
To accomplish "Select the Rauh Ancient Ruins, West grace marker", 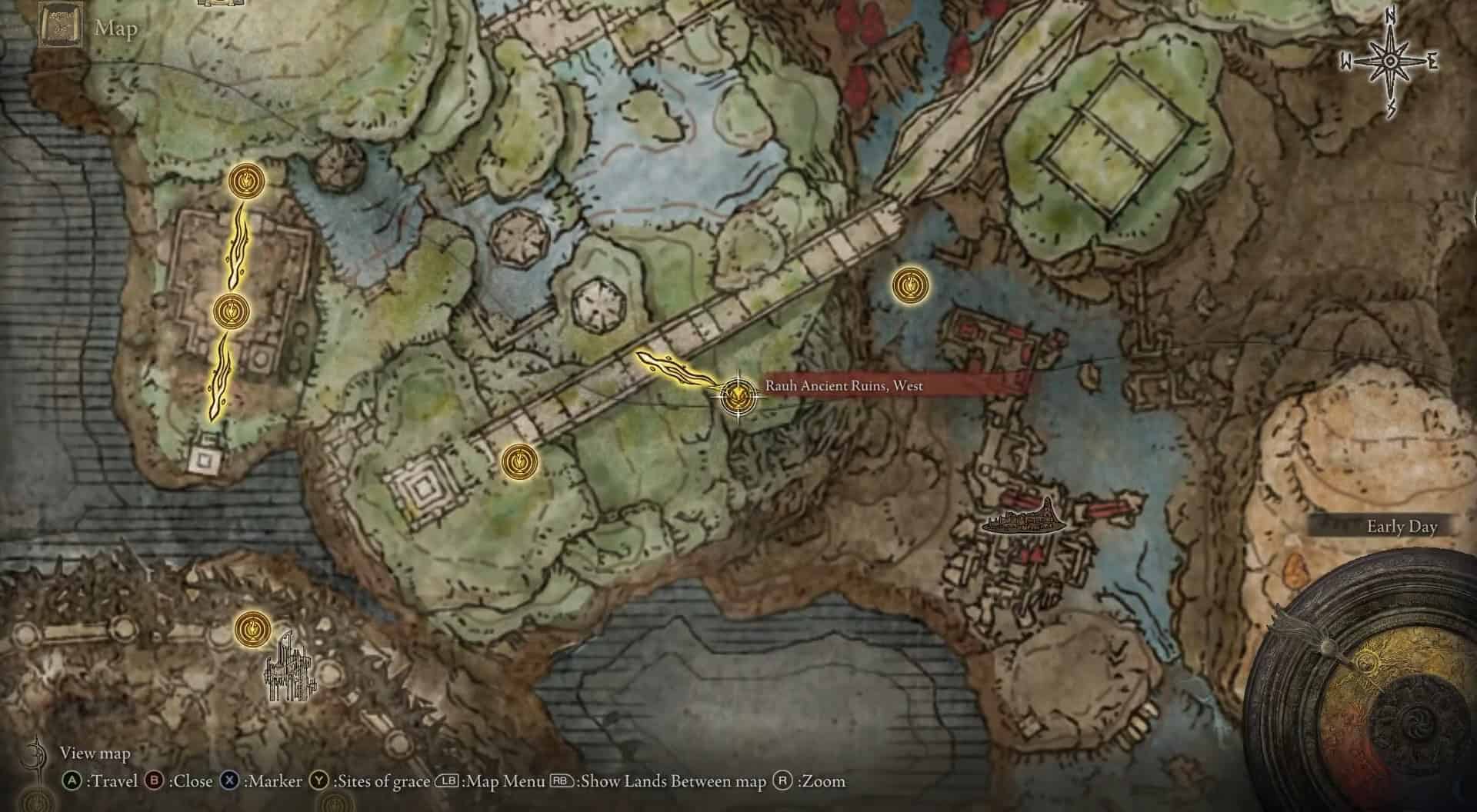I will point(736,396).
